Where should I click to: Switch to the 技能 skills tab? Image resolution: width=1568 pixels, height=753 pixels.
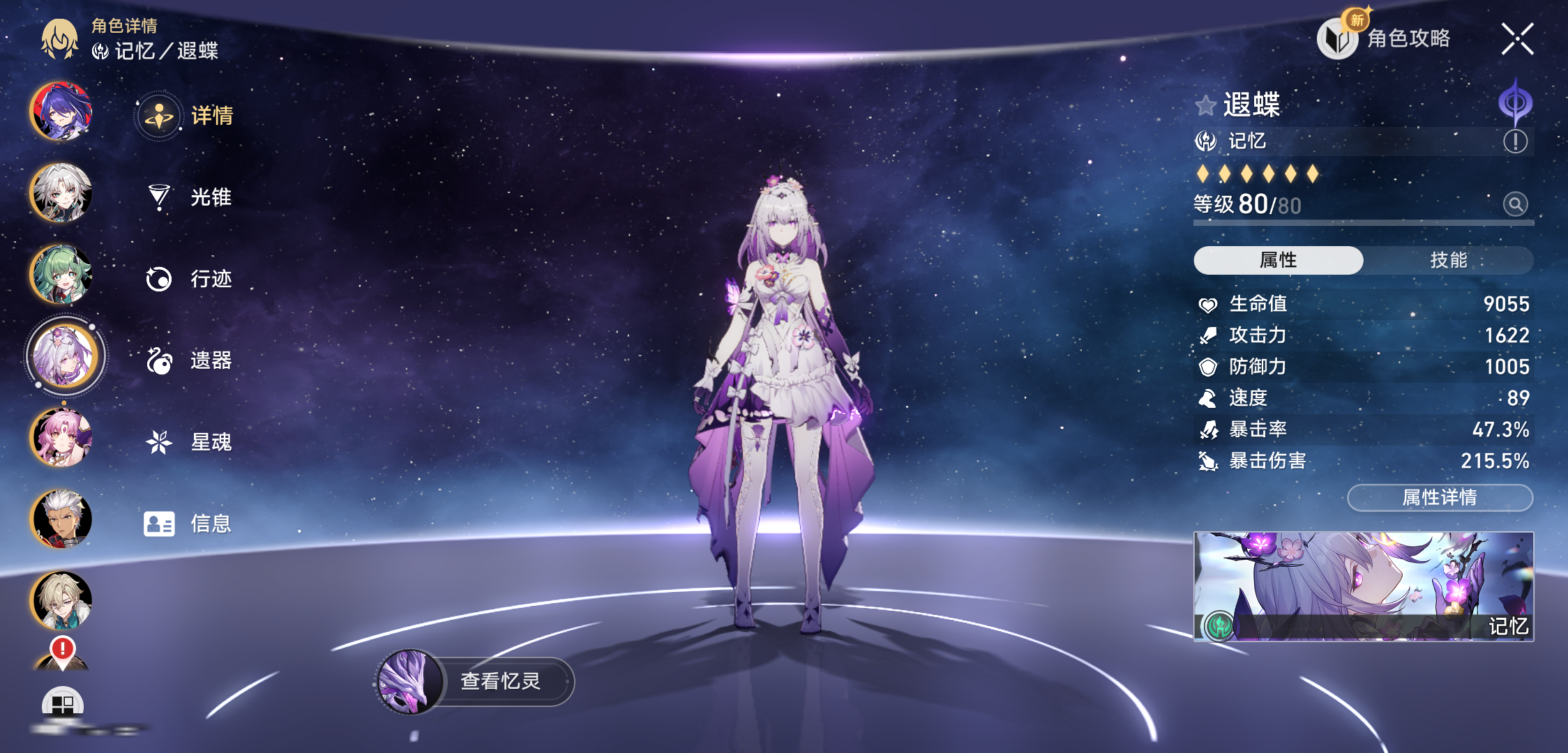(1448, 260)
